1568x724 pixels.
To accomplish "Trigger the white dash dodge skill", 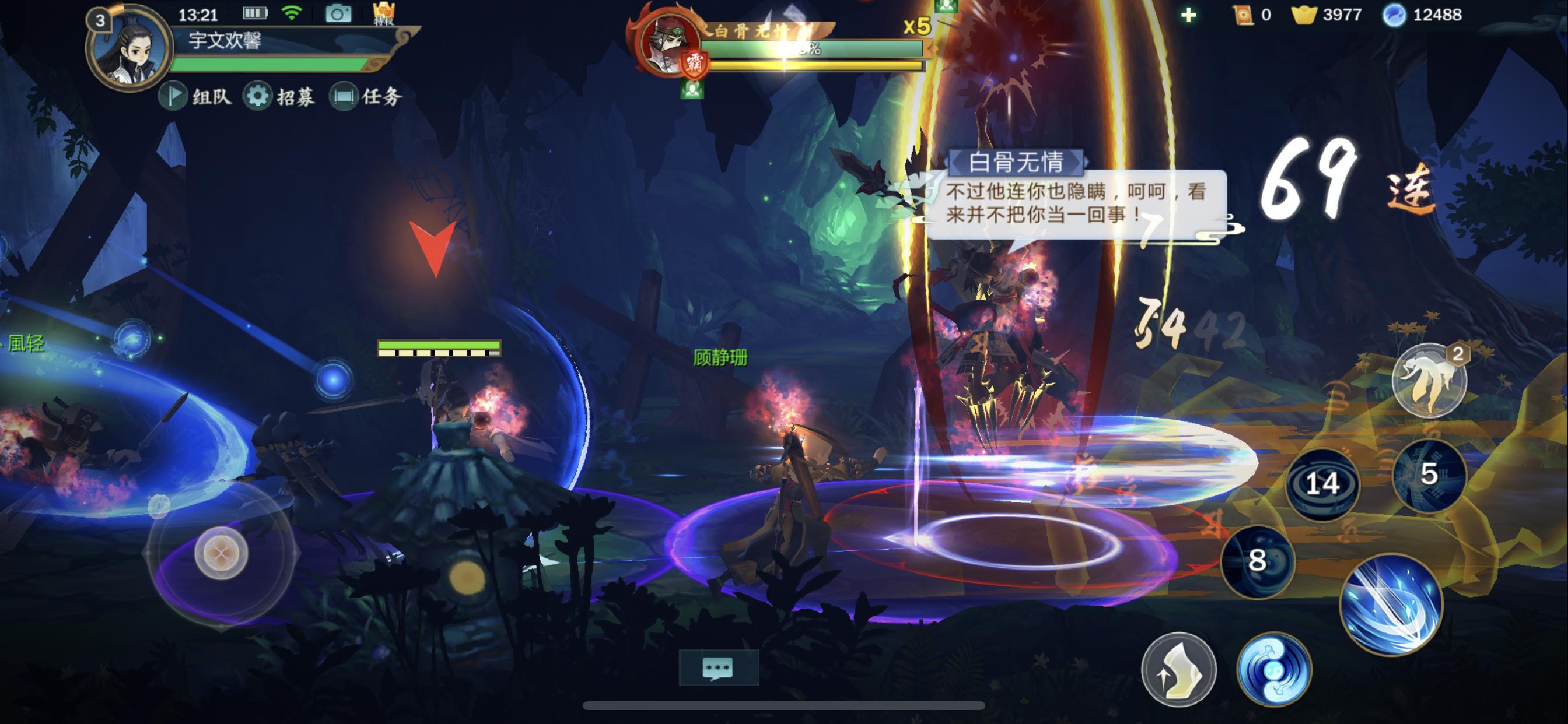I will (x=1178, y=669).
